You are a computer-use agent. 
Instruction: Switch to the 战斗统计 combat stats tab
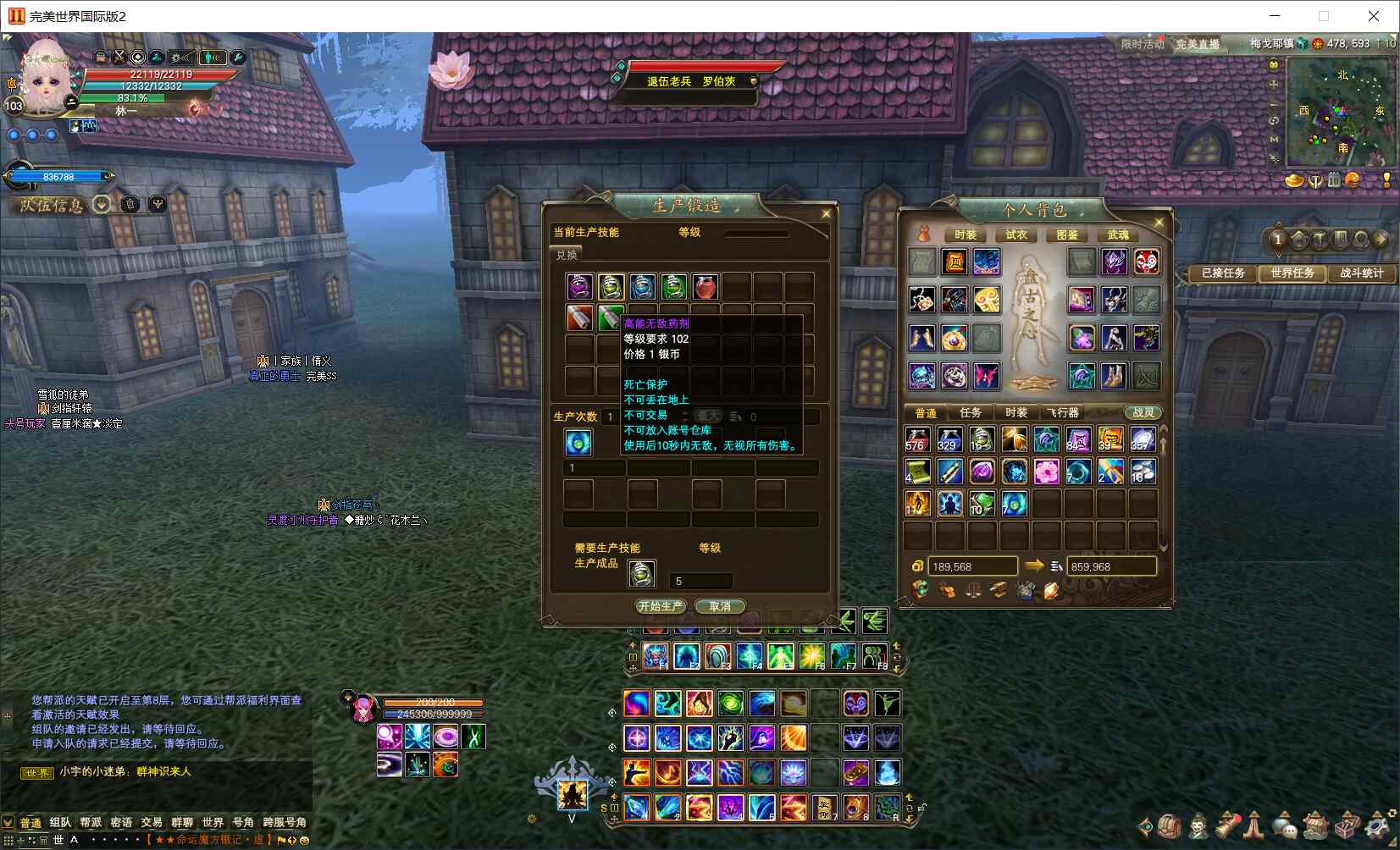click(x=1361, y=273)
